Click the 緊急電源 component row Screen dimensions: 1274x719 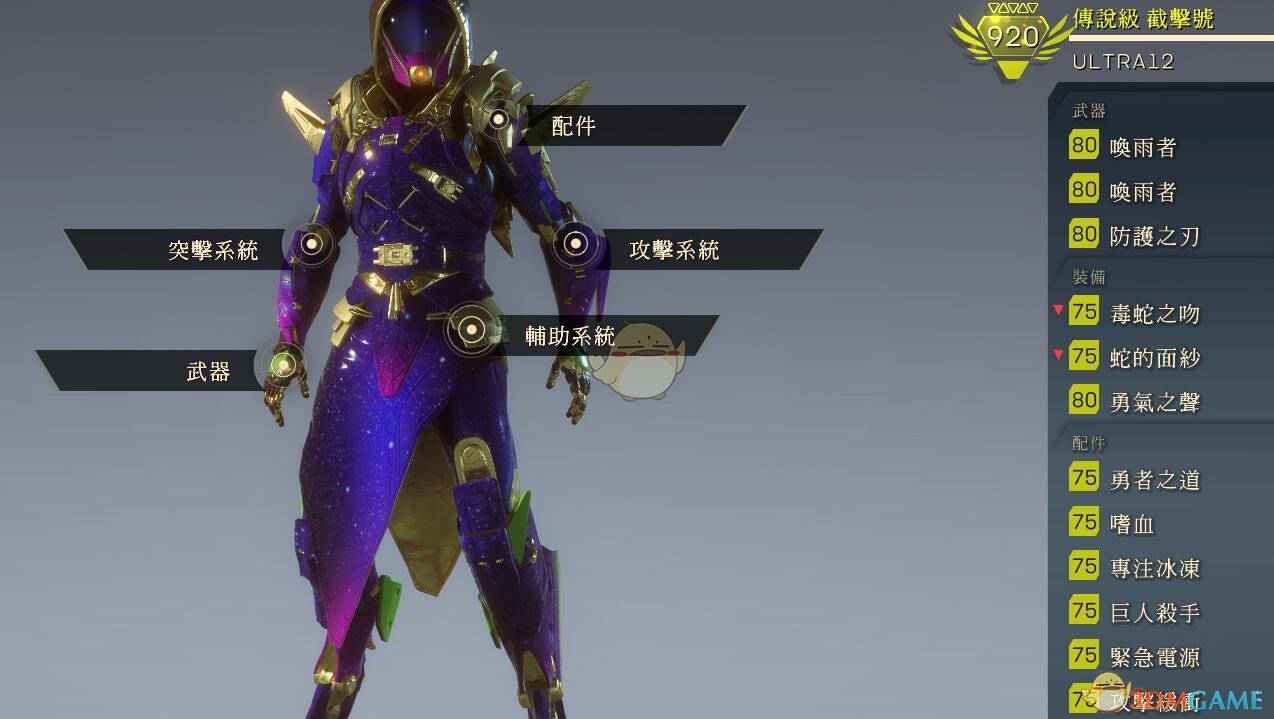(1154, 657)
